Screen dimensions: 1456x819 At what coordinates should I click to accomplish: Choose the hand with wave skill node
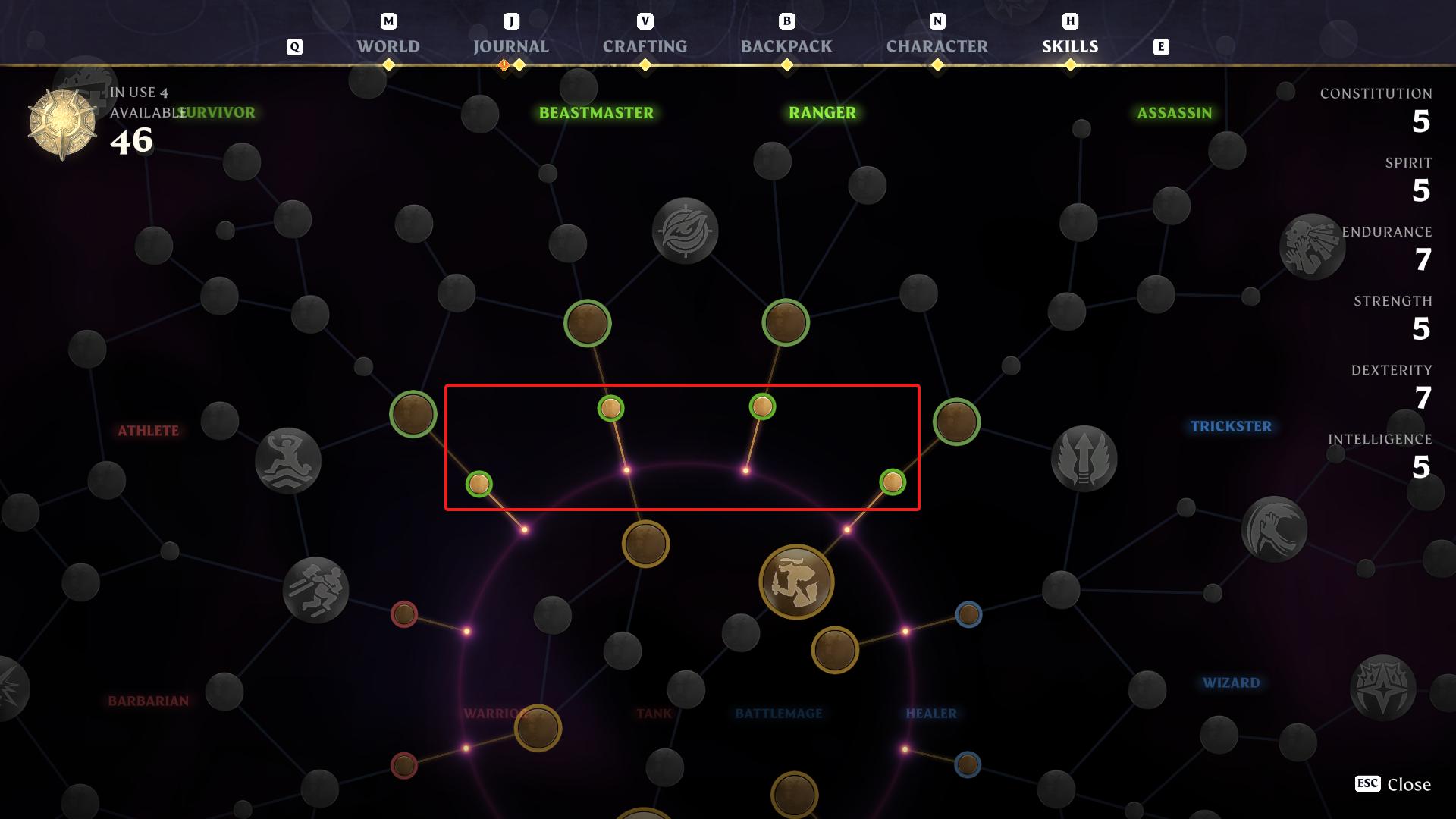click(1274, 529)
